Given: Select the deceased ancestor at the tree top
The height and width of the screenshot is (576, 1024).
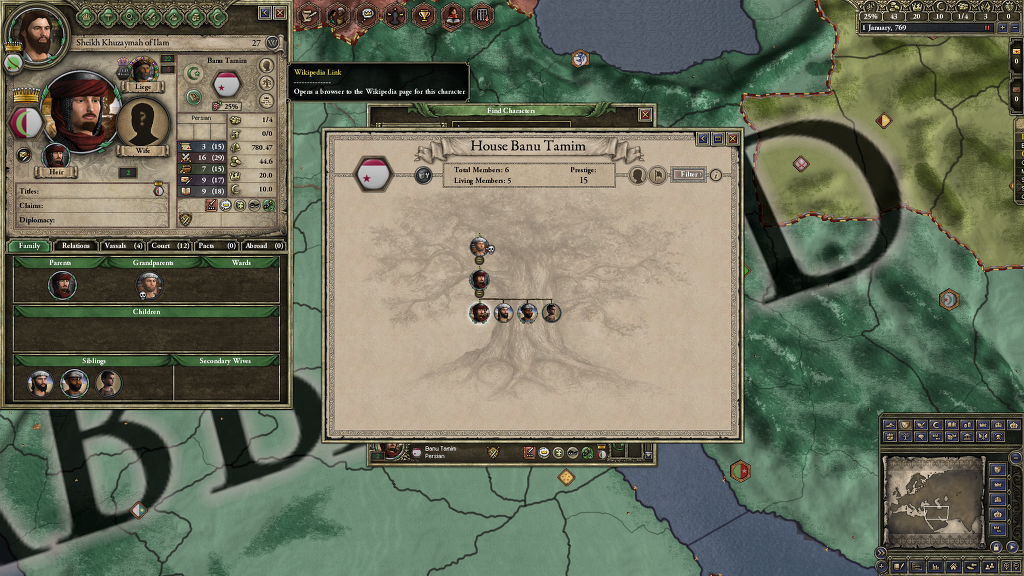Looking at the screenshot, I should point(479,246).
